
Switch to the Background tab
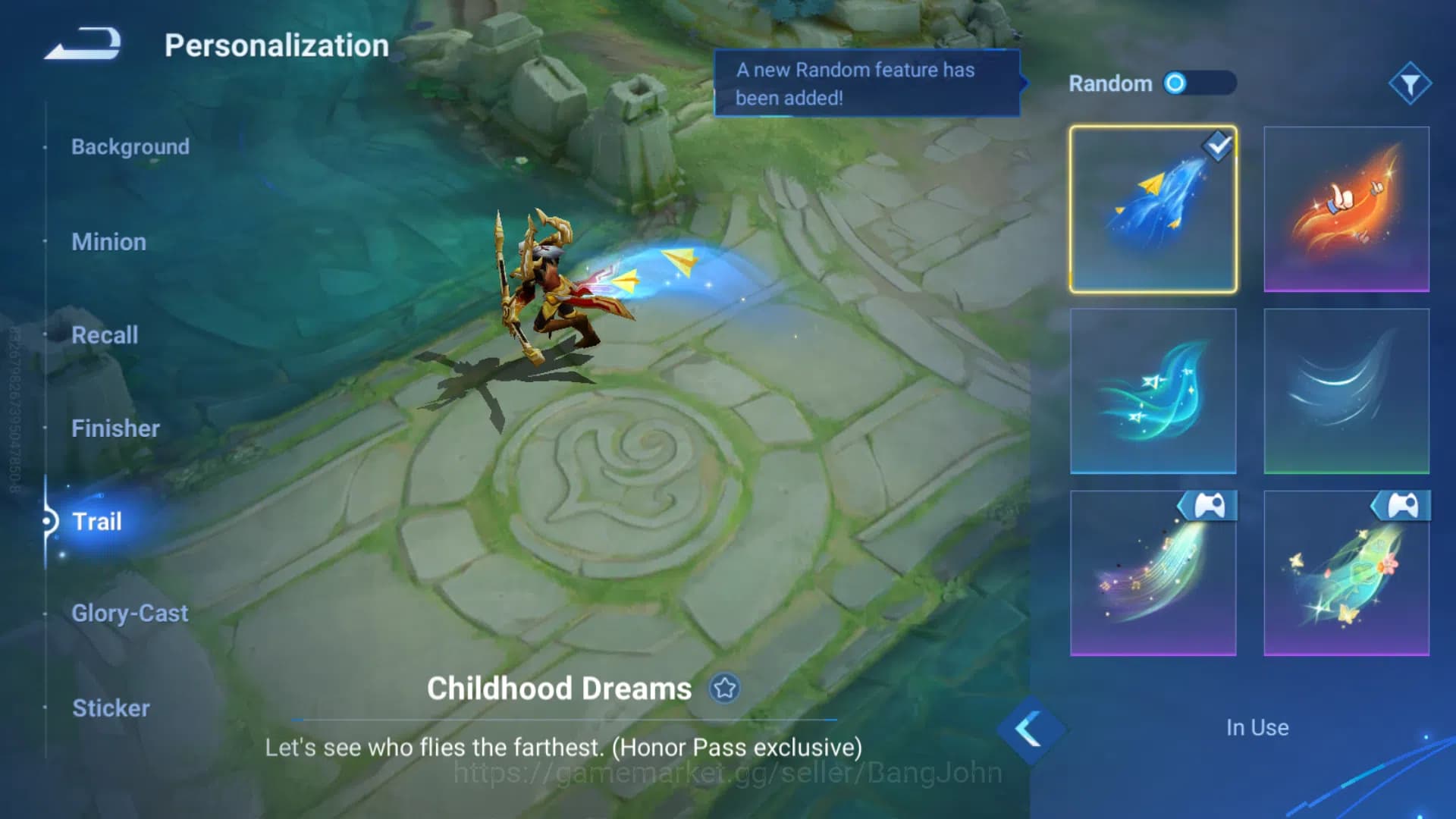pos(130,146)
